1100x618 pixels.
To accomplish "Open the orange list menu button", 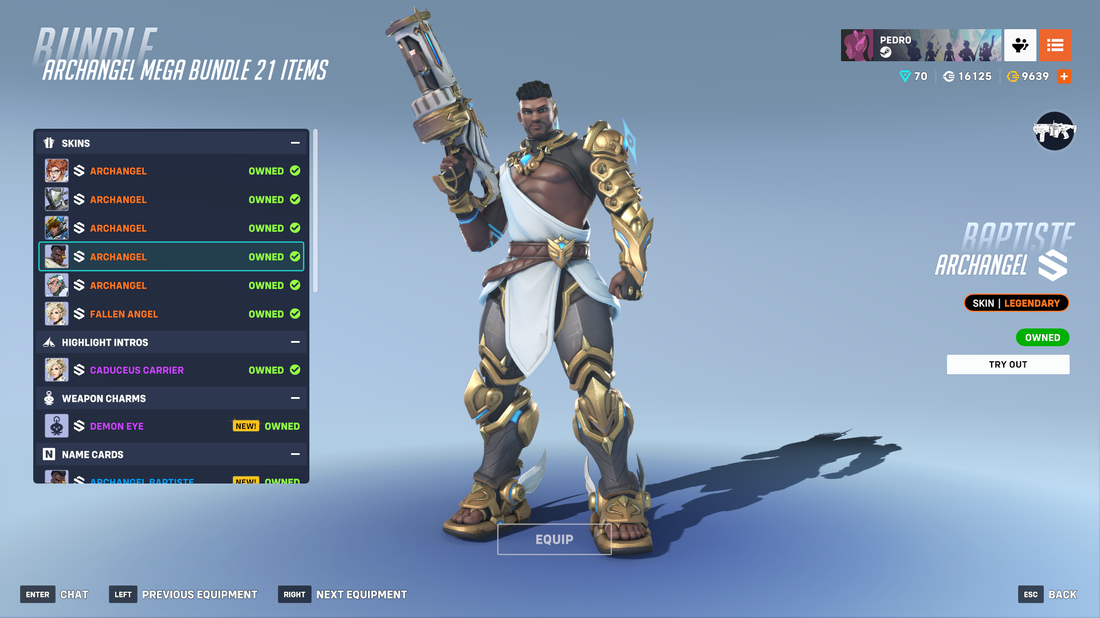I will [1055, 45].
